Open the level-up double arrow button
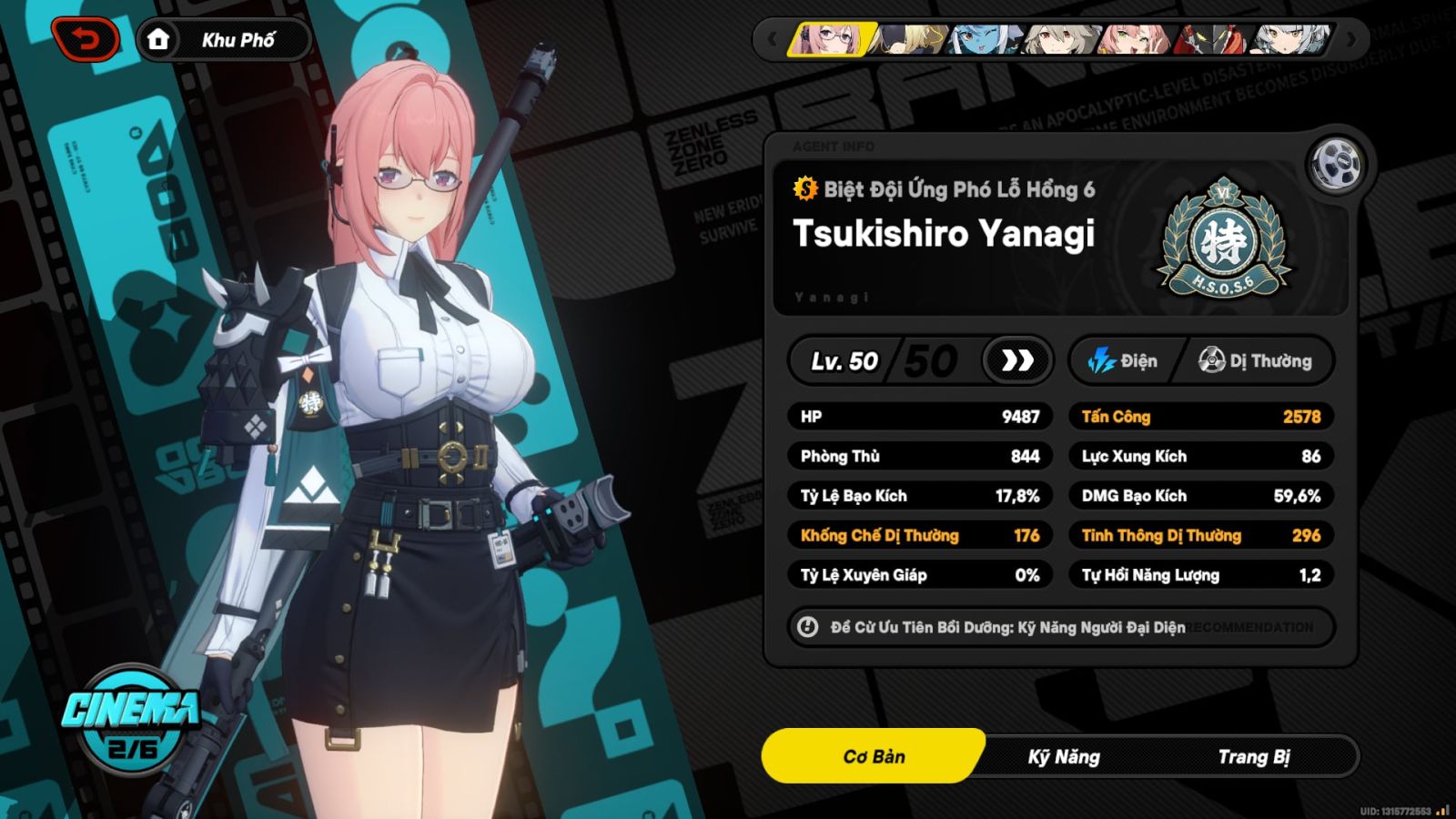Viewport: 1456px width, 819px height. (x=1017, y=361)
